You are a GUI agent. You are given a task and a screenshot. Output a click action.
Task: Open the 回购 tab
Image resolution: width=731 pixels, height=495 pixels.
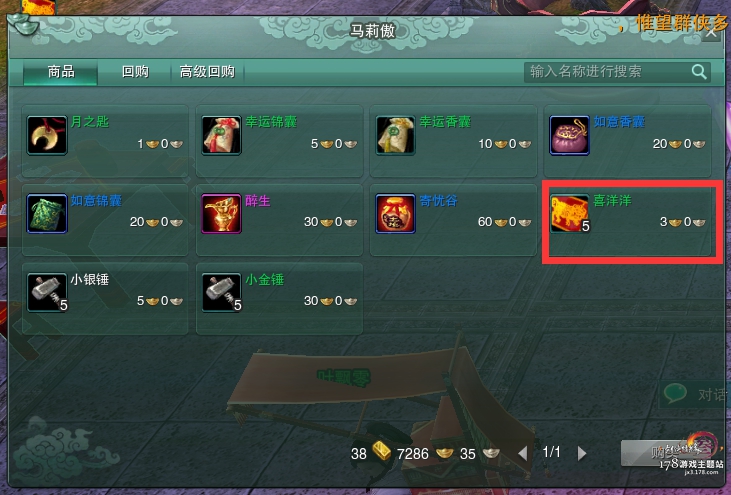tap(135, 72)
